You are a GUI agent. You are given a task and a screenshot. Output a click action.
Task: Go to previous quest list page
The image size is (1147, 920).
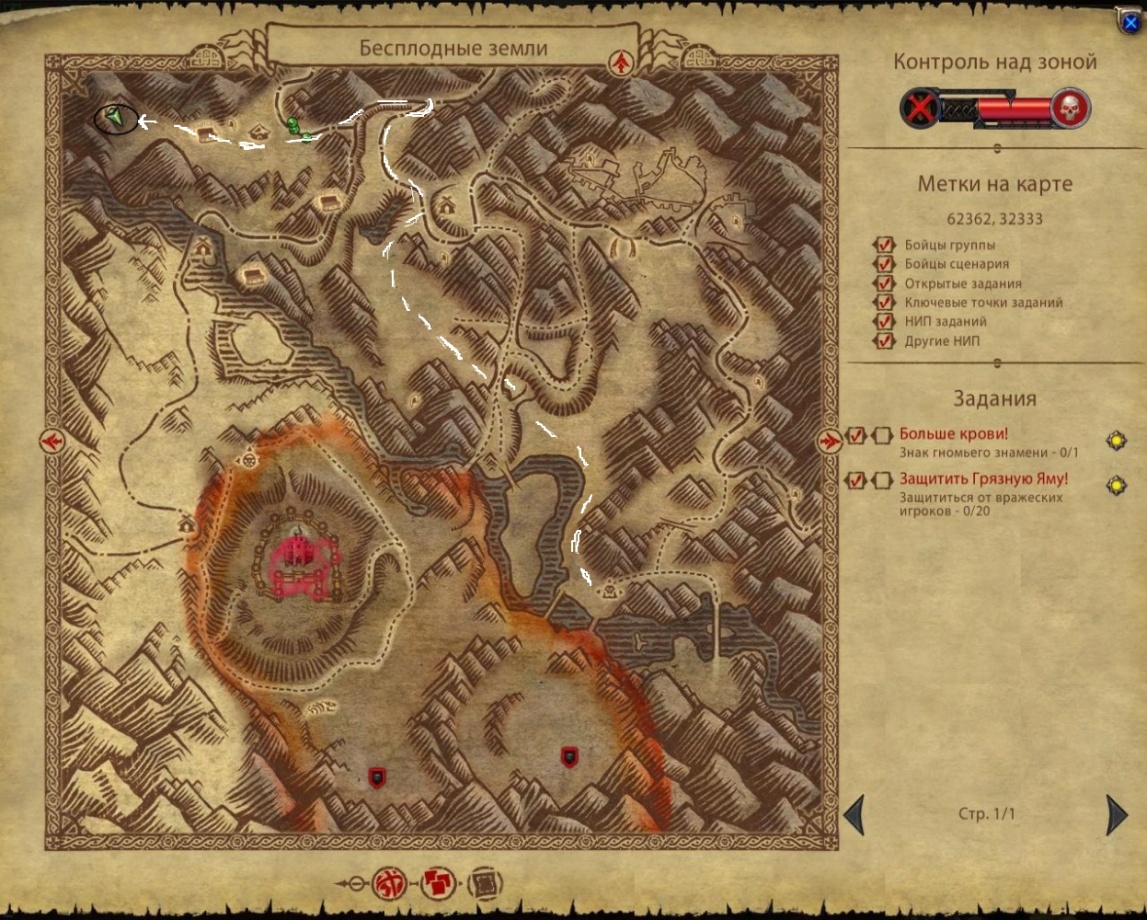(854, 815)
